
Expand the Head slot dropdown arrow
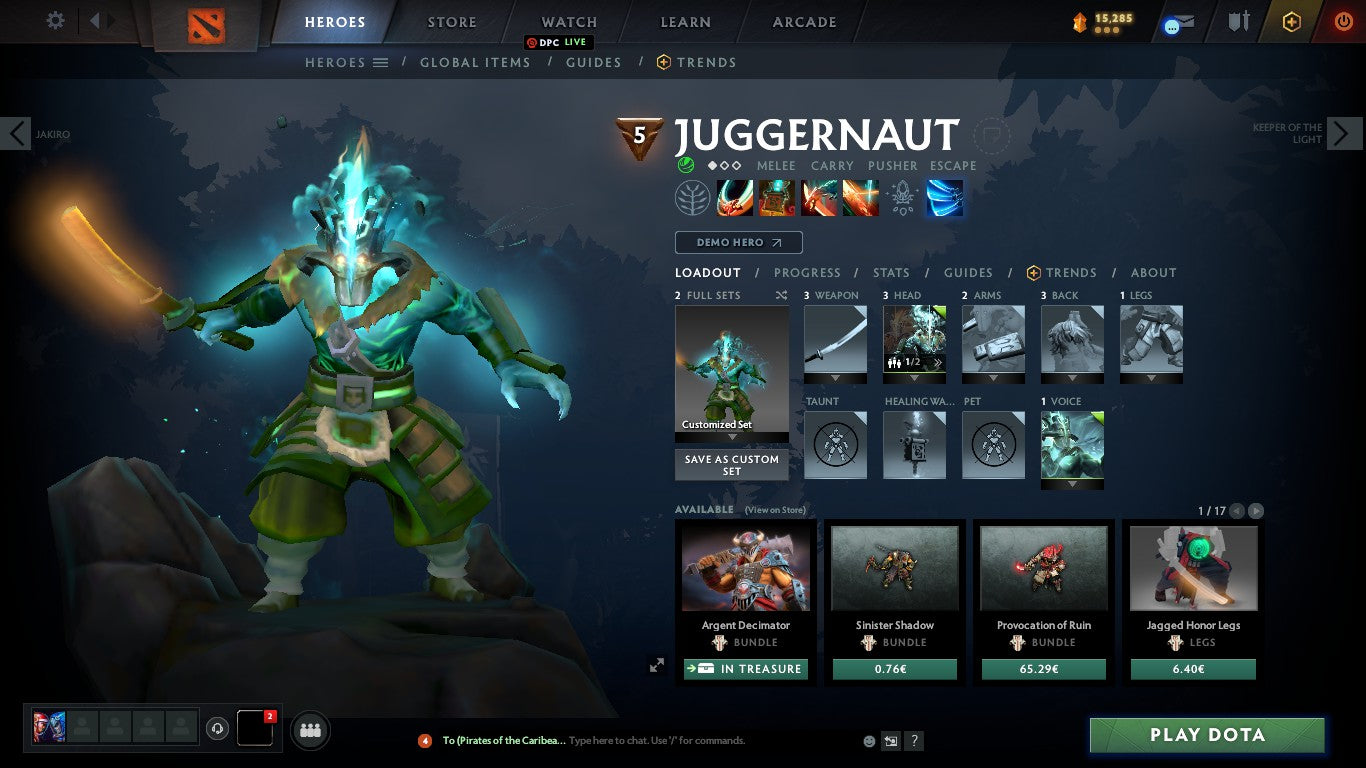tap(914, 378)
